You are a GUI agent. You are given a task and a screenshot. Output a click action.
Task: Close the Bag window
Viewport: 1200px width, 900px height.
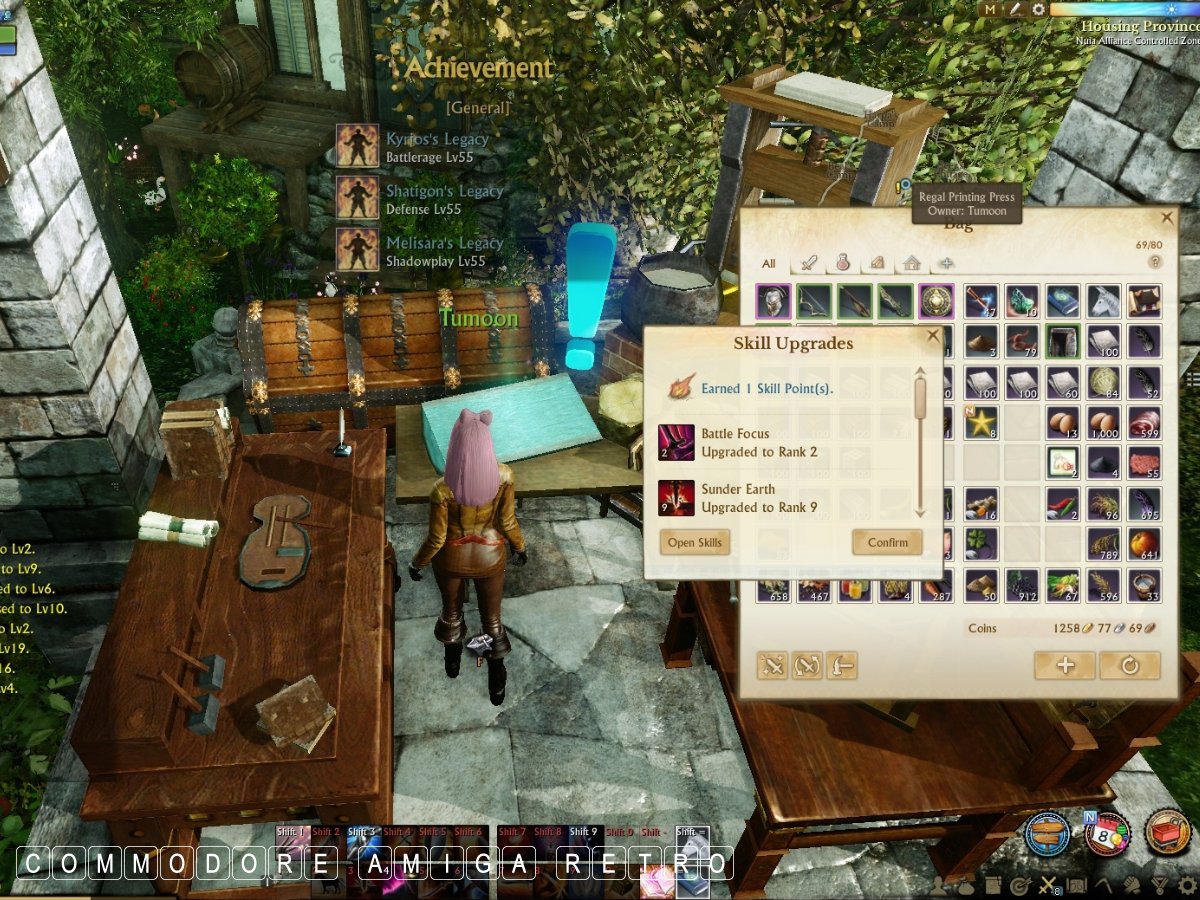(x=1167, y=217)
